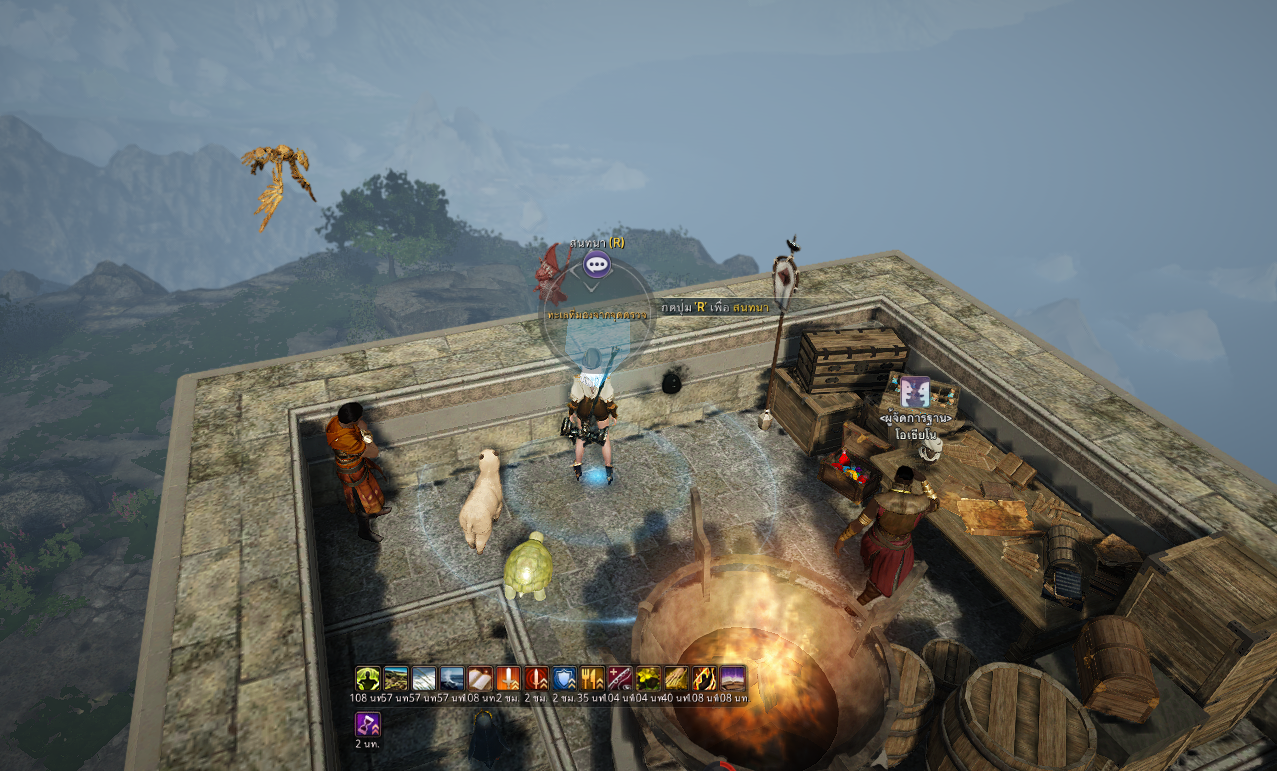Choose the yellow flower buff icon
This screenshot has width=1277, height=771.
tap(648, 679)
